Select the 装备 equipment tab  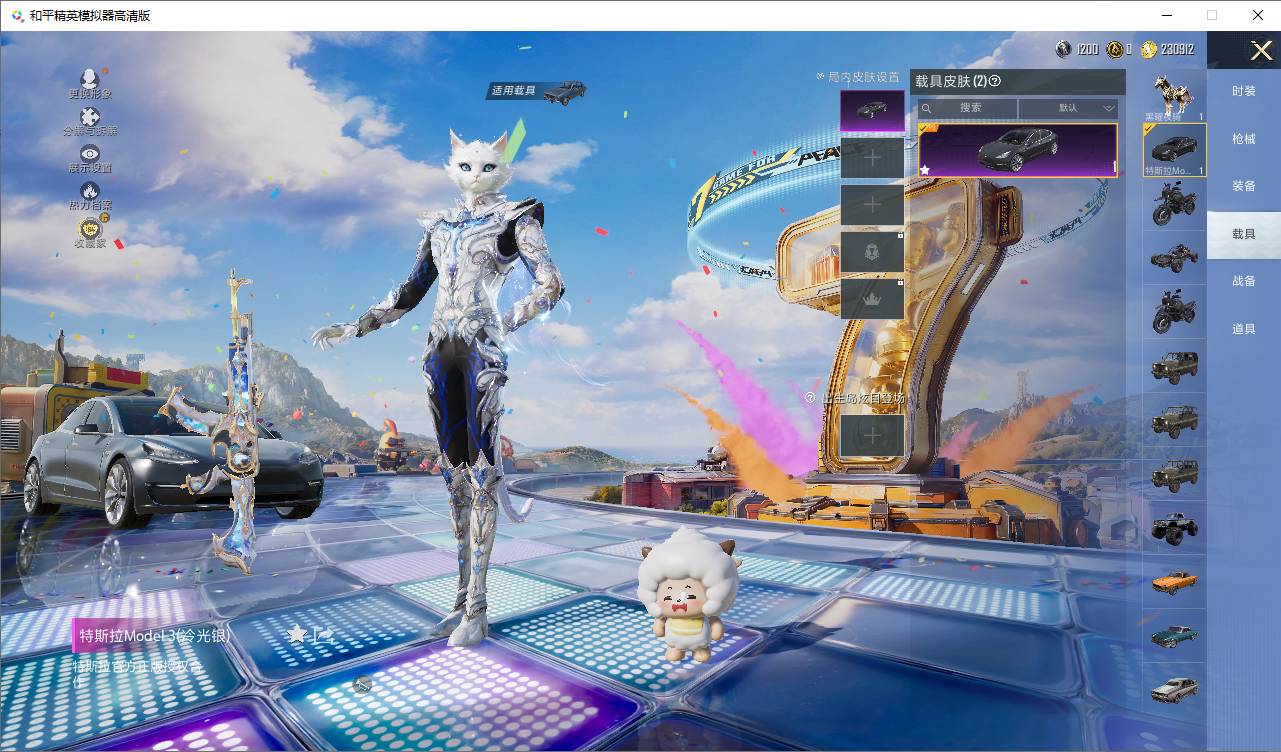[1243, 186]
